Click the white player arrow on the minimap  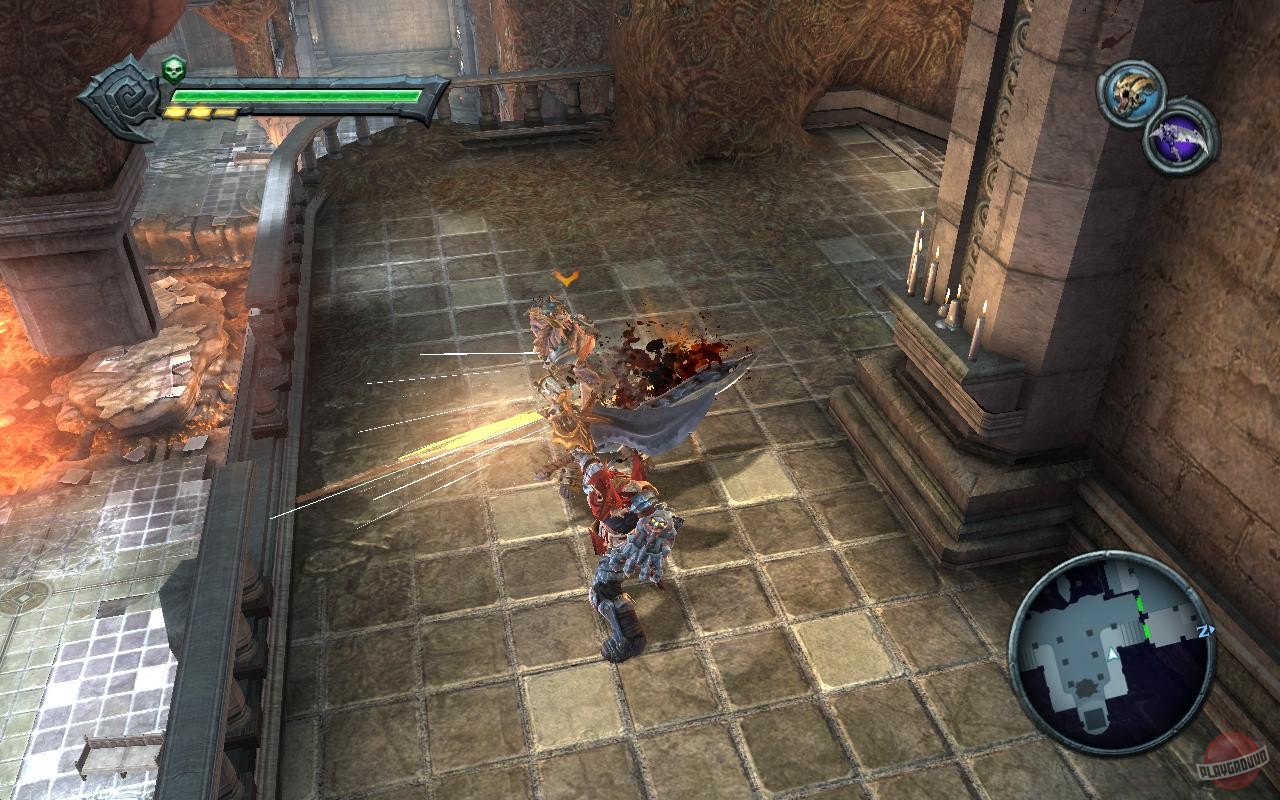coord(1112,654)
